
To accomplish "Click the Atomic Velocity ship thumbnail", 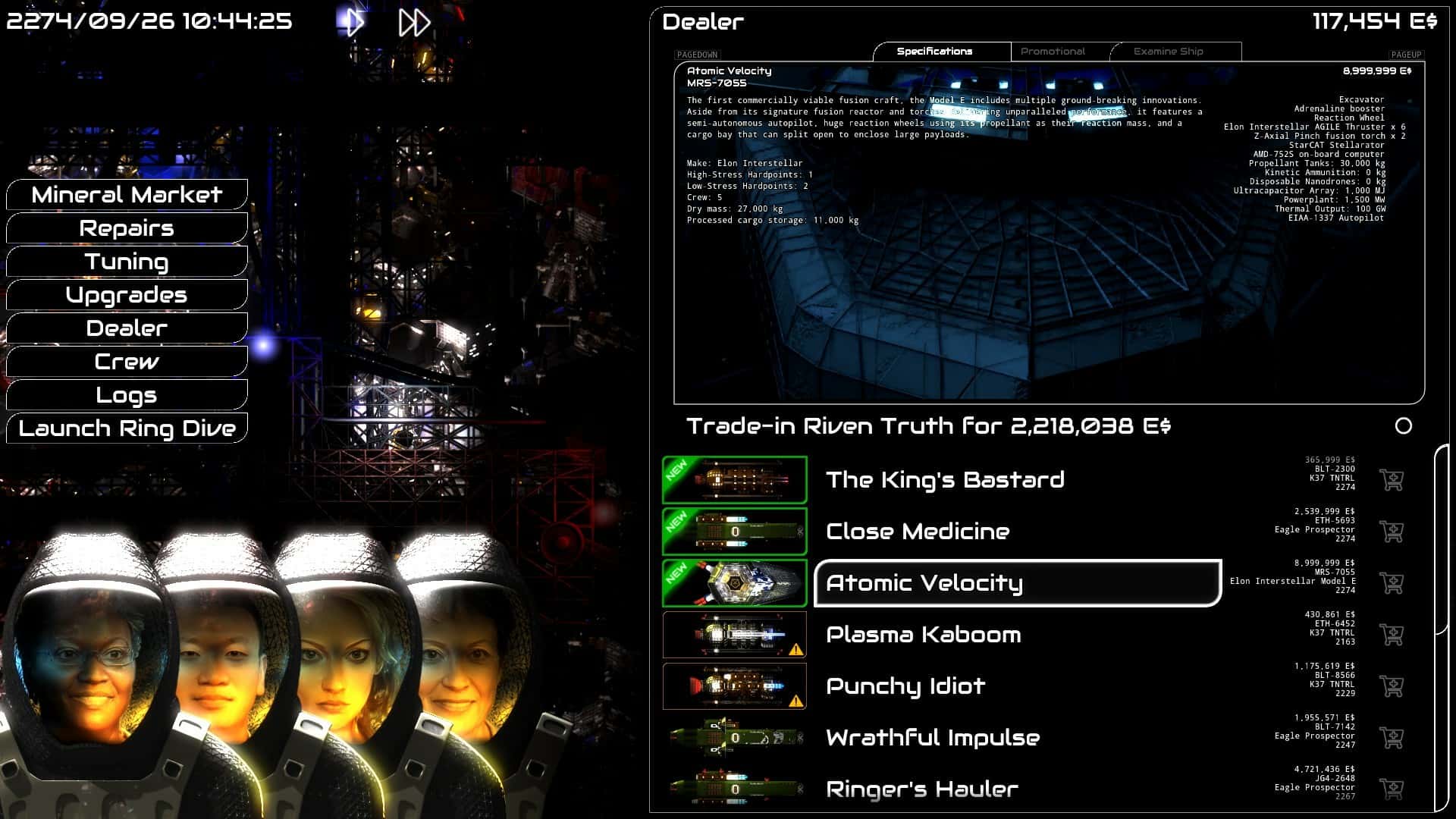I will (x=734, y=582).
